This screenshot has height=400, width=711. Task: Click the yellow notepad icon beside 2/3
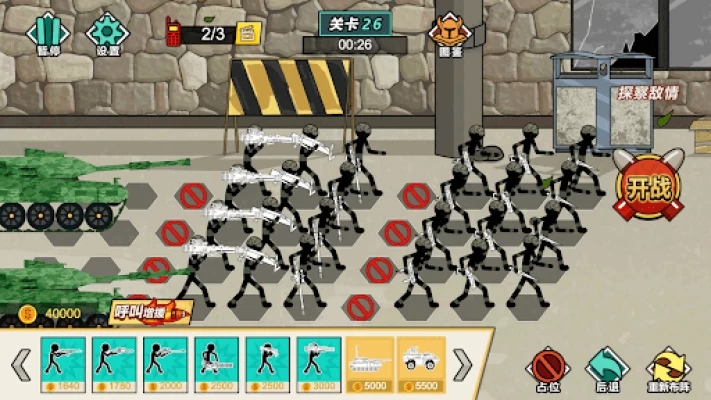tap(247, 35)
